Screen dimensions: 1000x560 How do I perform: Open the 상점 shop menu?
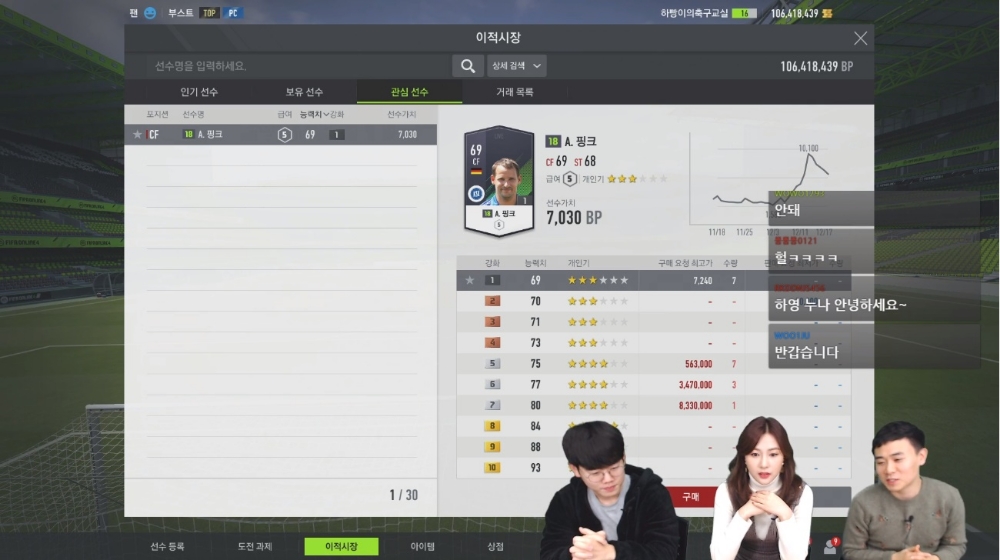[495, 547]
